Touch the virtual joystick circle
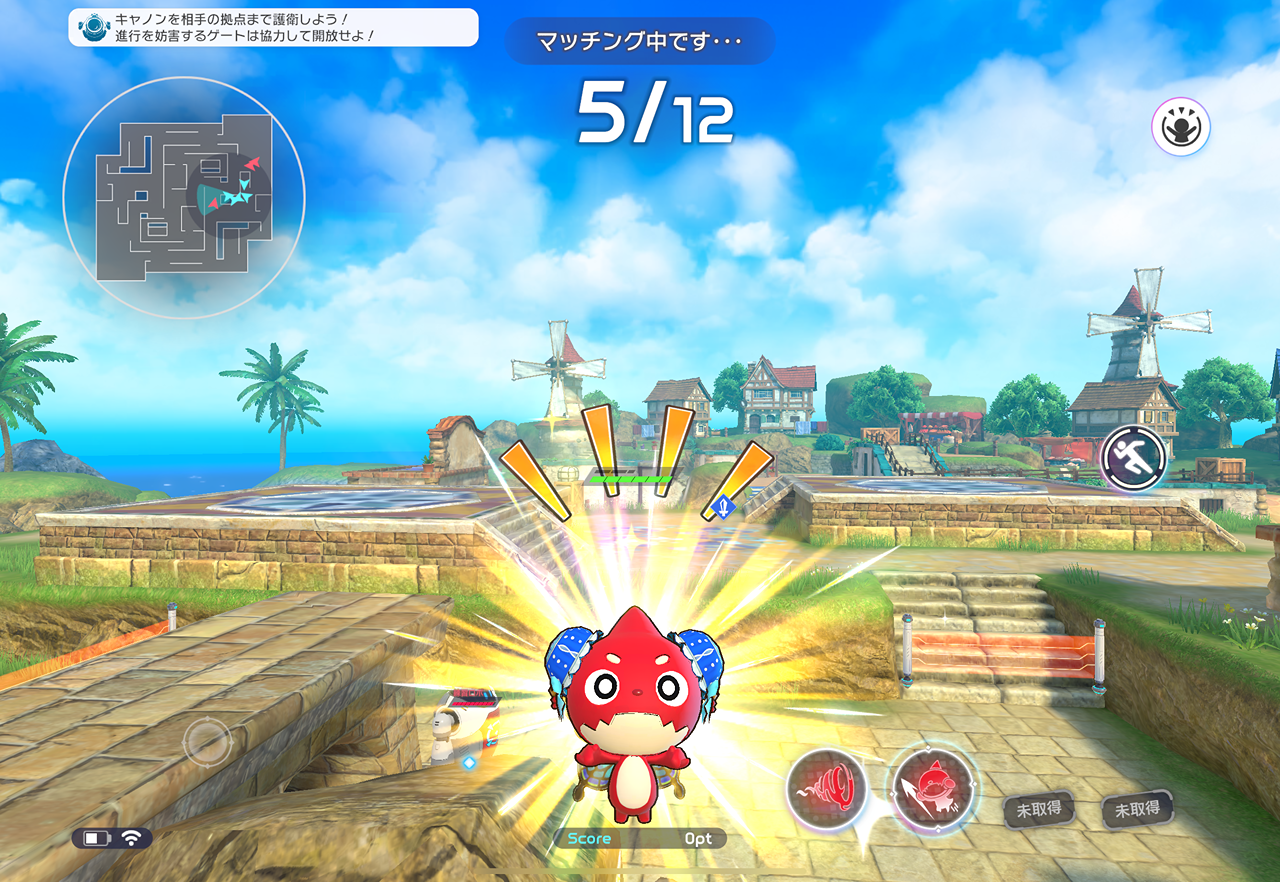This screenshot has width=1280, height=882. point(207,742)
